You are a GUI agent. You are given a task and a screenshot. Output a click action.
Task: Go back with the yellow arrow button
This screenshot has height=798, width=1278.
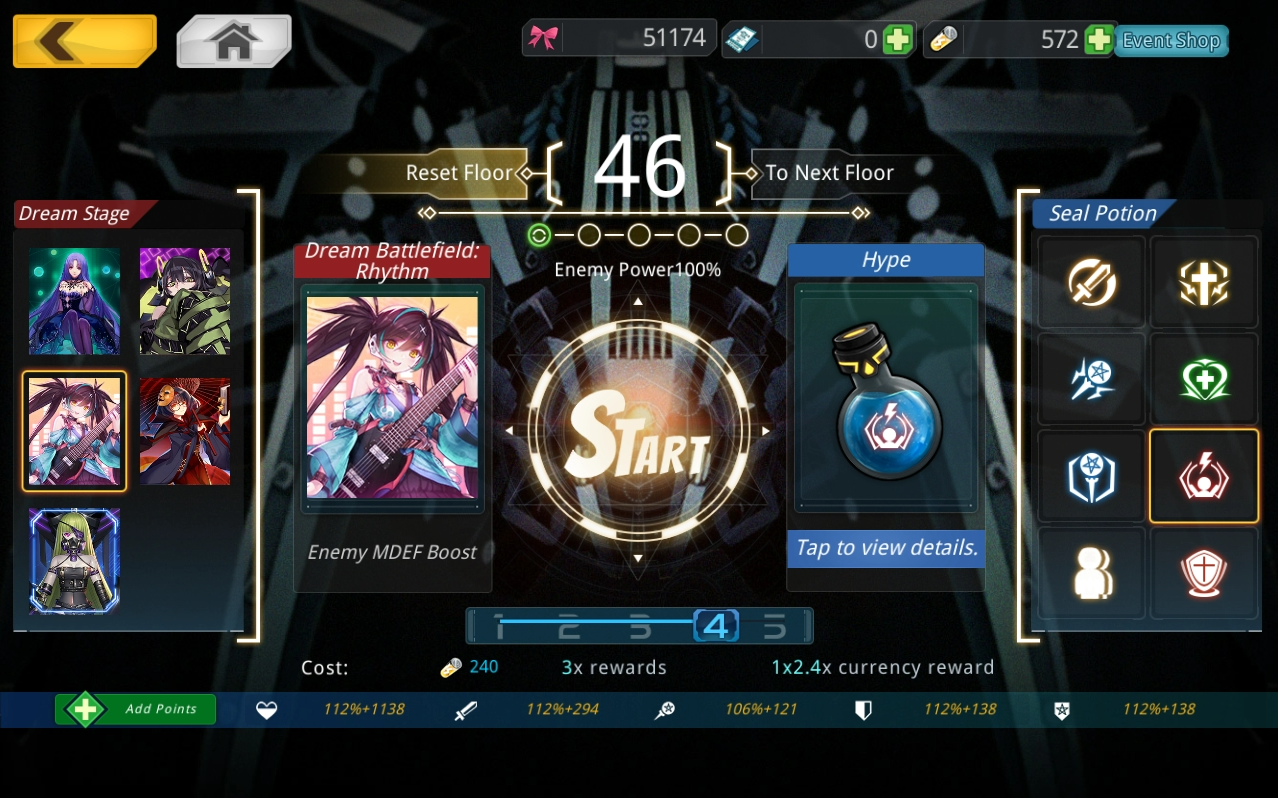tap(84, 41)
